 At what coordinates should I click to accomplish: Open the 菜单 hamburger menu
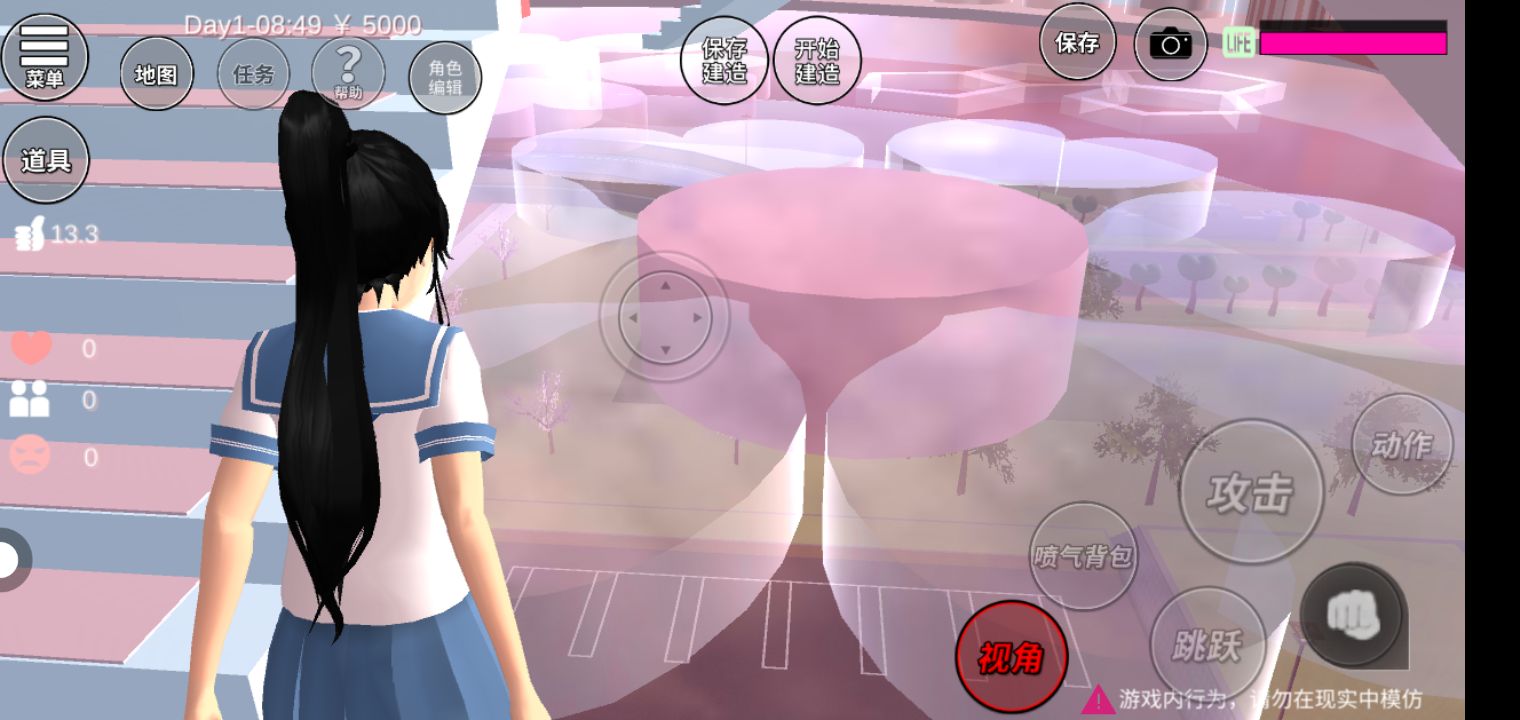44,56
